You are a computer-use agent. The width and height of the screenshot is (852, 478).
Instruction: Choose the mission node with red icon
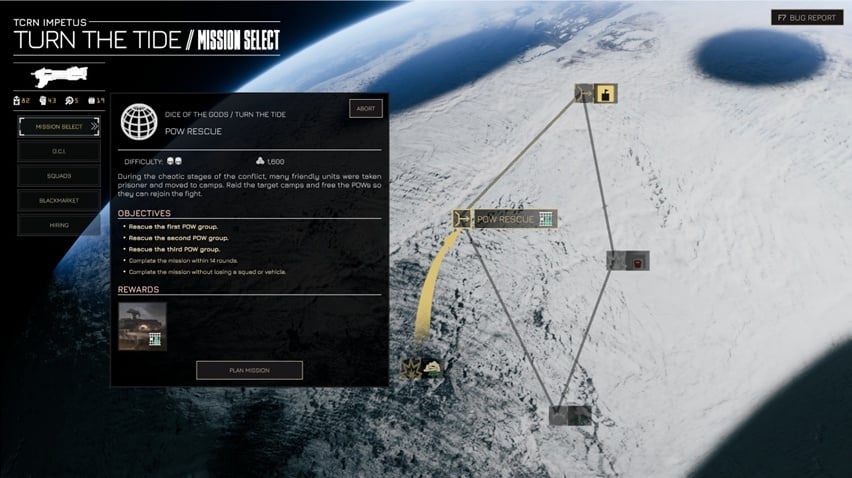(628, 261)
